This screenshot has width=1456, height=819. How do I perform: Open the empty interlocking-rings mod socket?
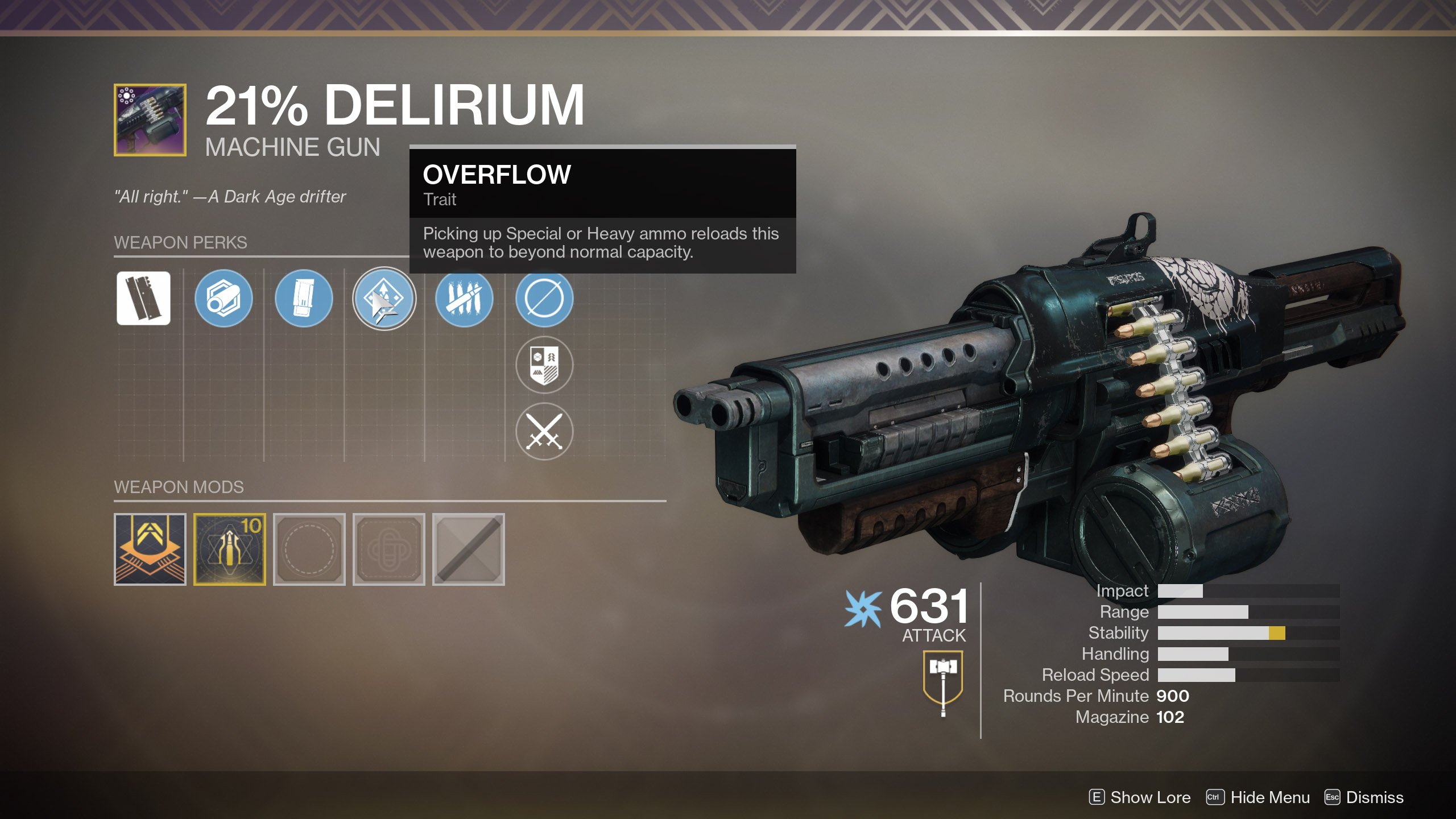(389, 549)
